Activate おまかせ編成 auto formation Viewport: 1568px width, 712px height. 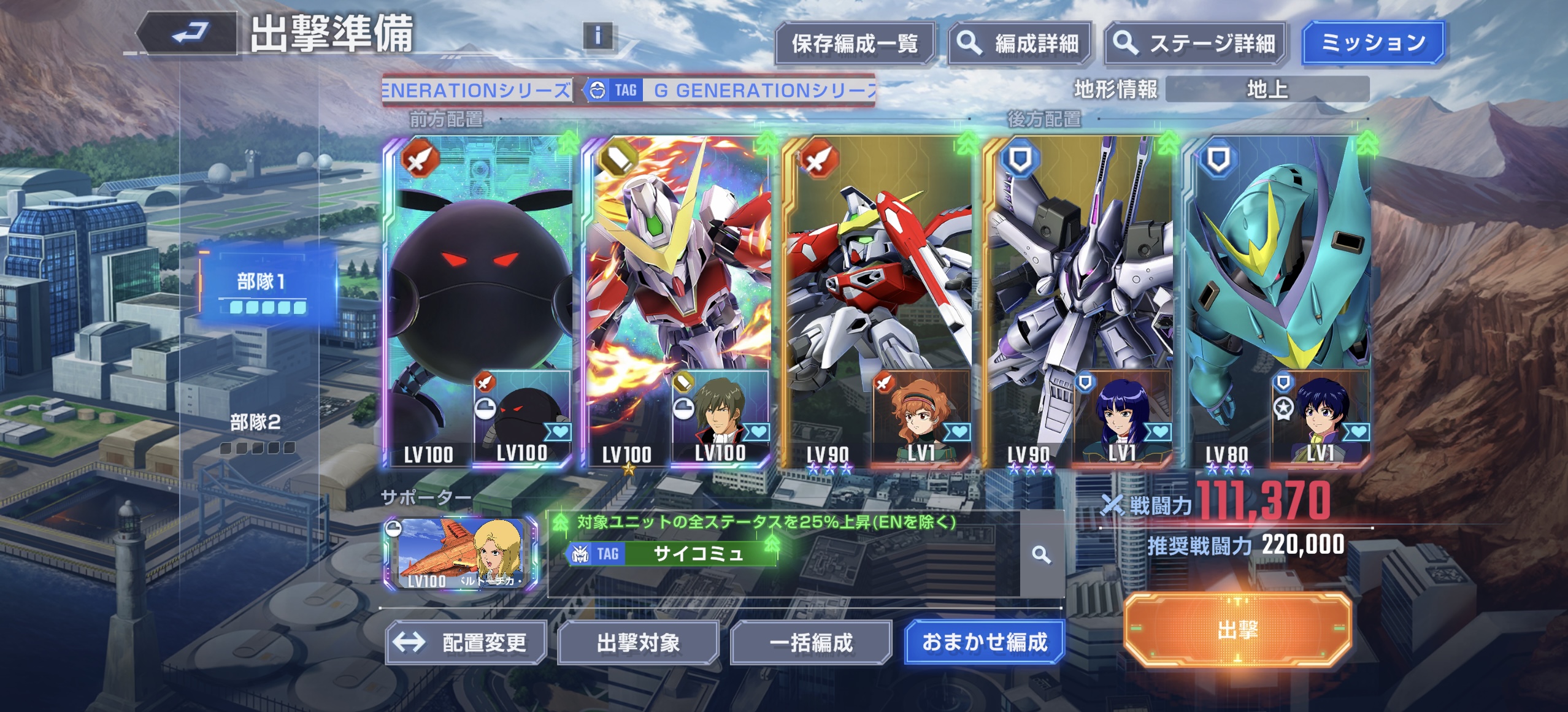[x=984, y=642]
